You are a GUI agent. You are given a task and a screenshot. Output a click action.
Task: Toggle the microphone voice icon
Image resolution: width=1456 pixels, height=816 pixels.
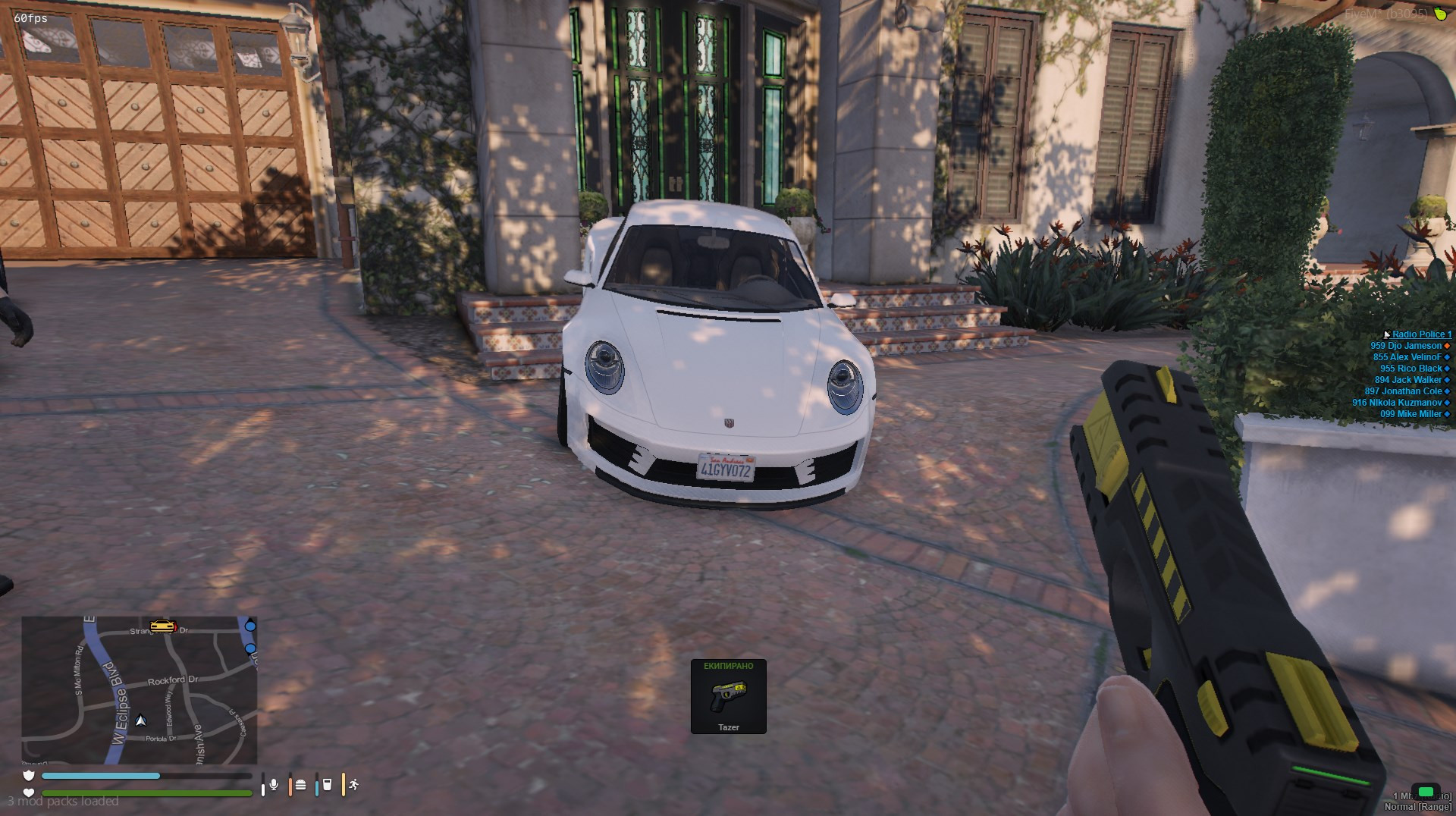274,785
